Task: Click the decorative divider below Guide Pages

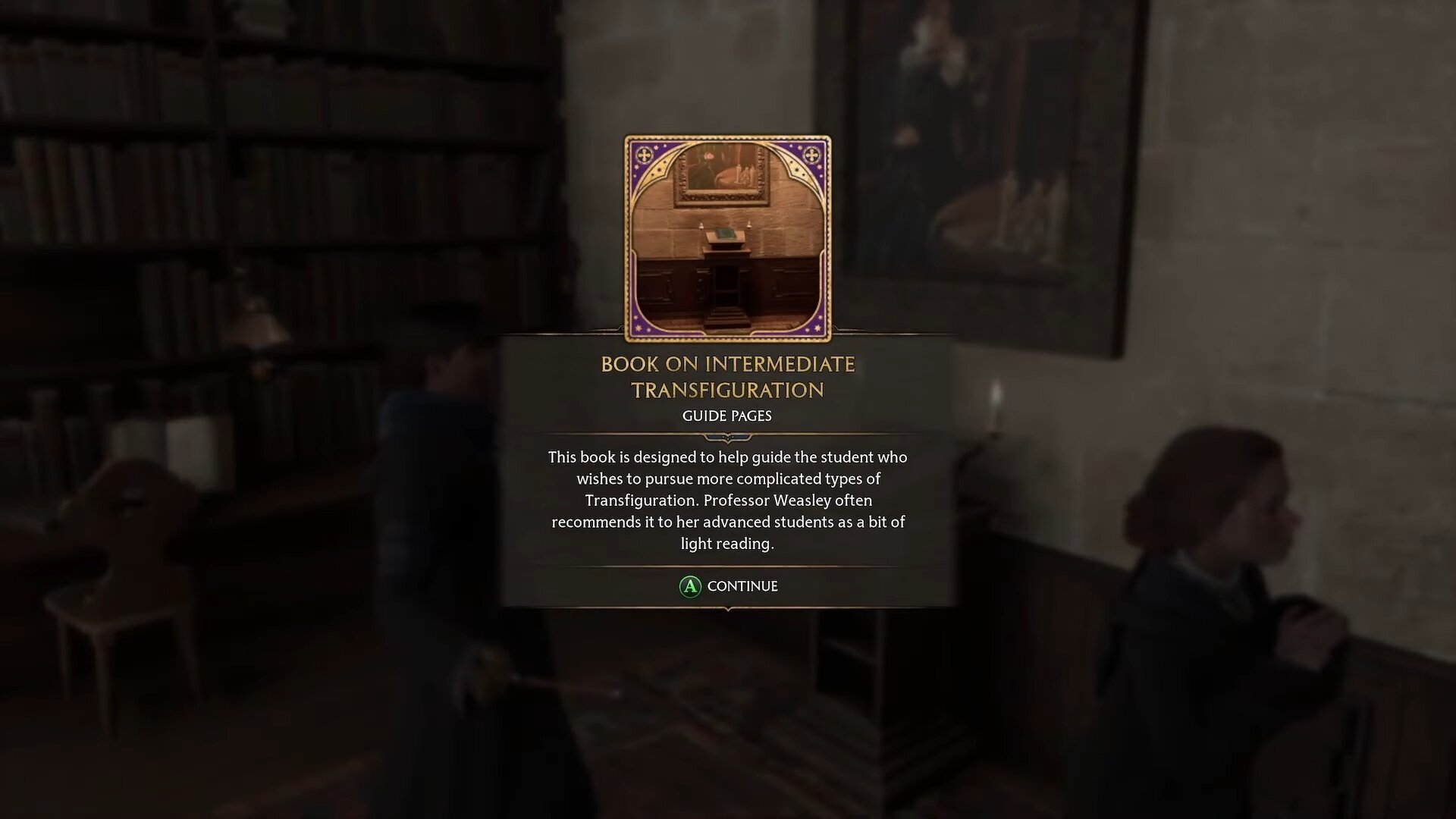Action: click(x=727, y=436)
